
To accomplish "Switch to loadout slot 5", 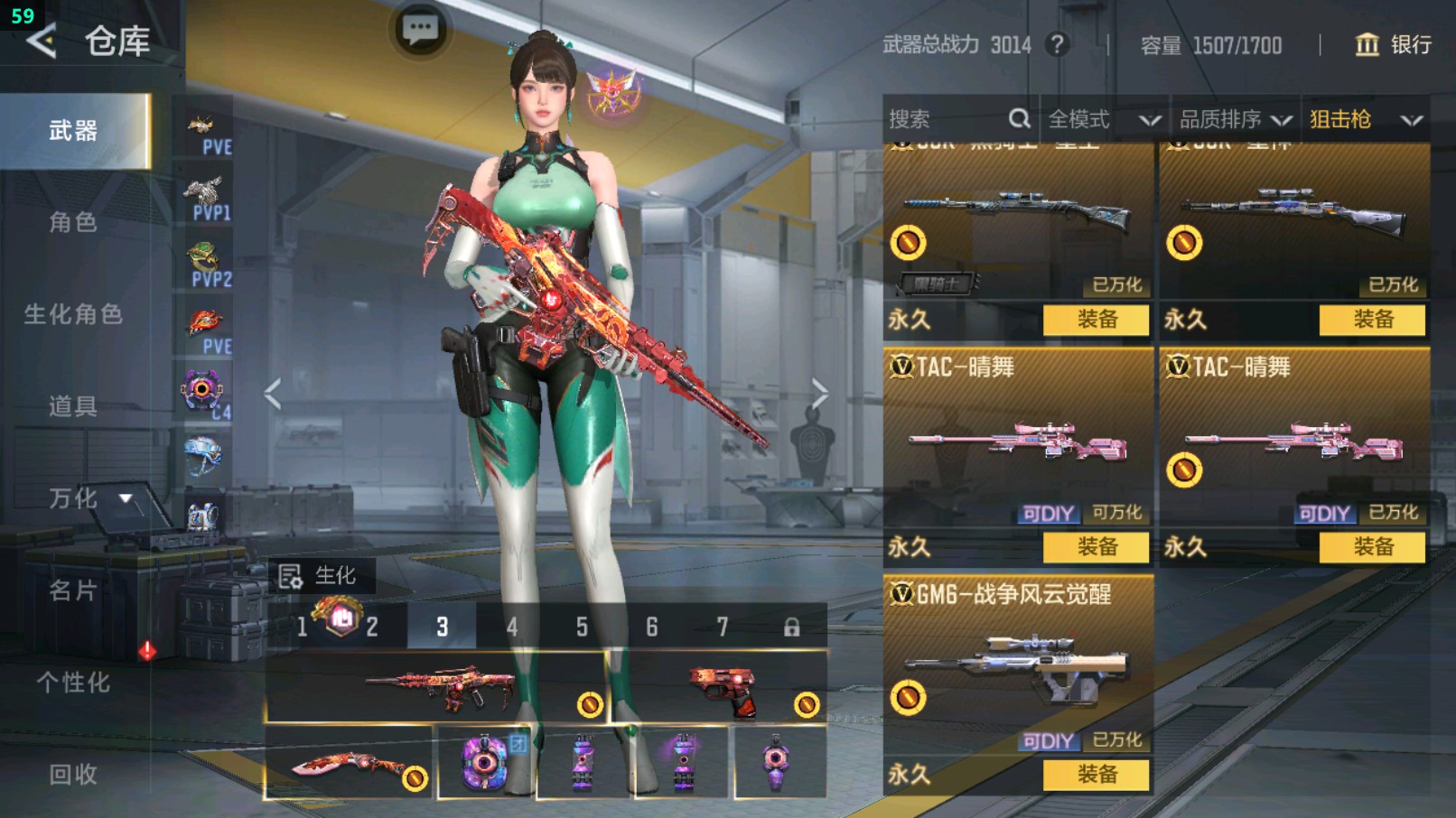I will (582, 627).
